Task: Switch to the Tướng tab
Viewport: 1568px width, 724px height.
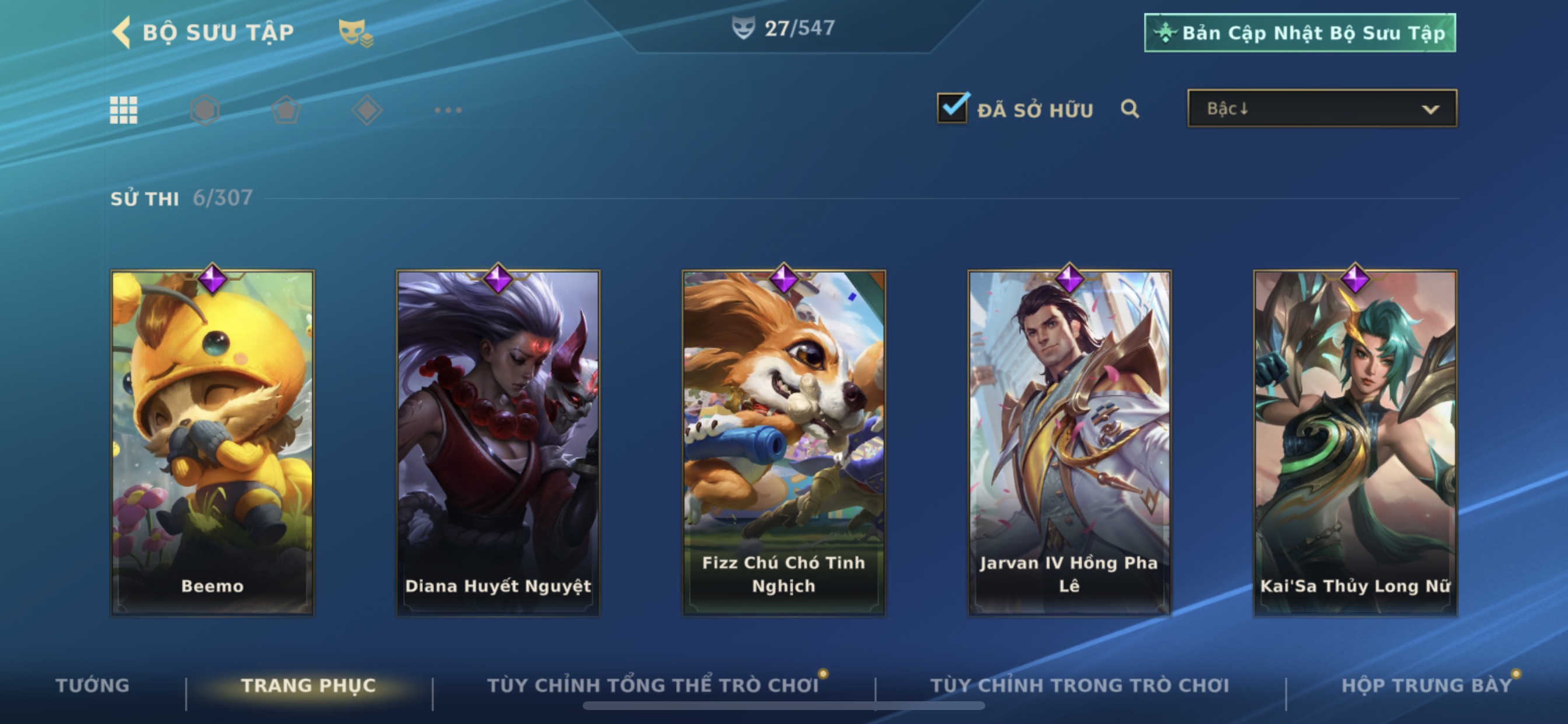Action: click(93, 686)
